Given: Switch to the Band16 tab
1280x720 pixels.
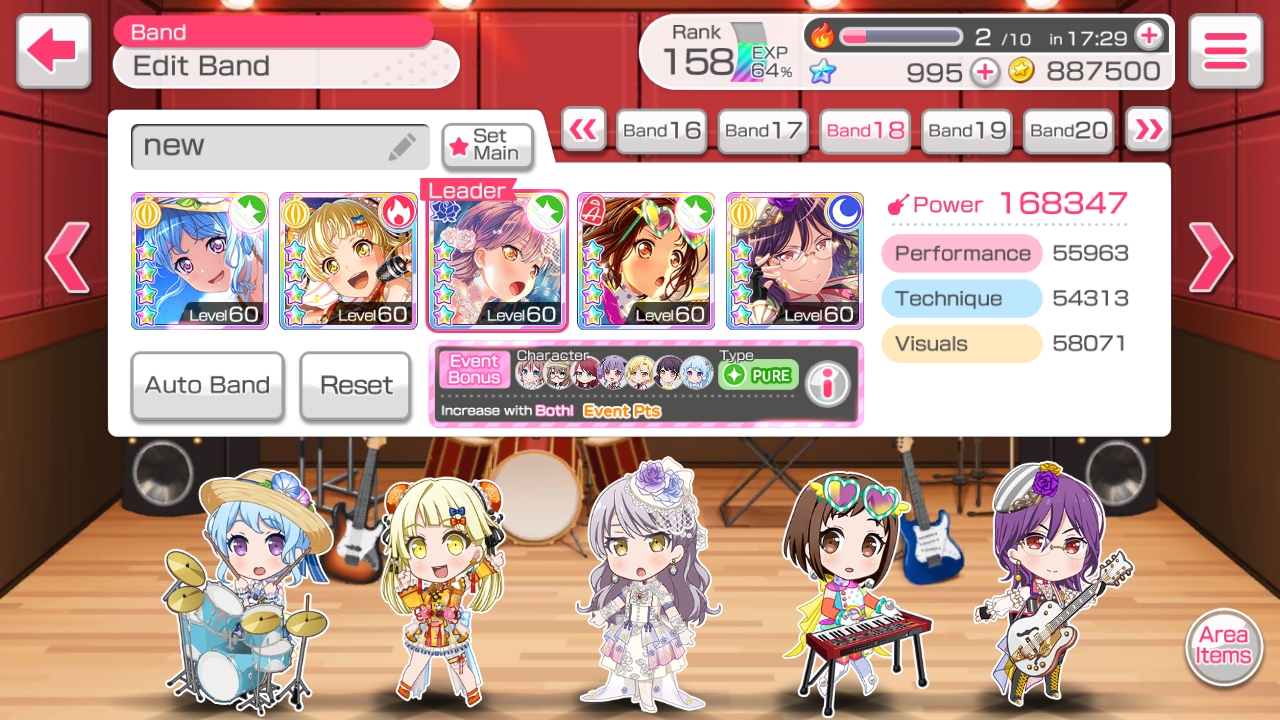Looking at the screenshot, I should 661,131.
